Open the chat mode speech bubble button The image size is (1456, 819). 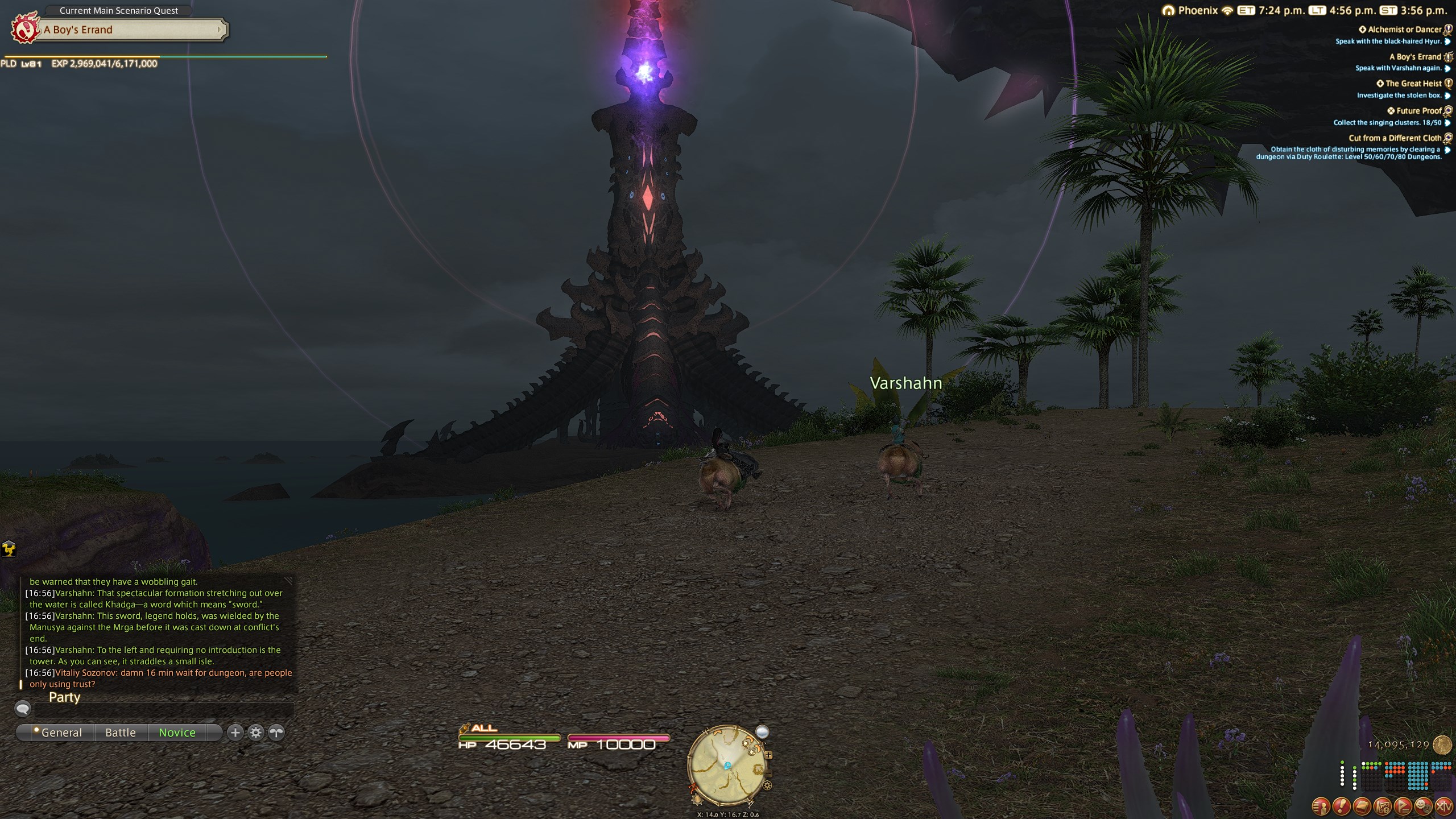23,709
